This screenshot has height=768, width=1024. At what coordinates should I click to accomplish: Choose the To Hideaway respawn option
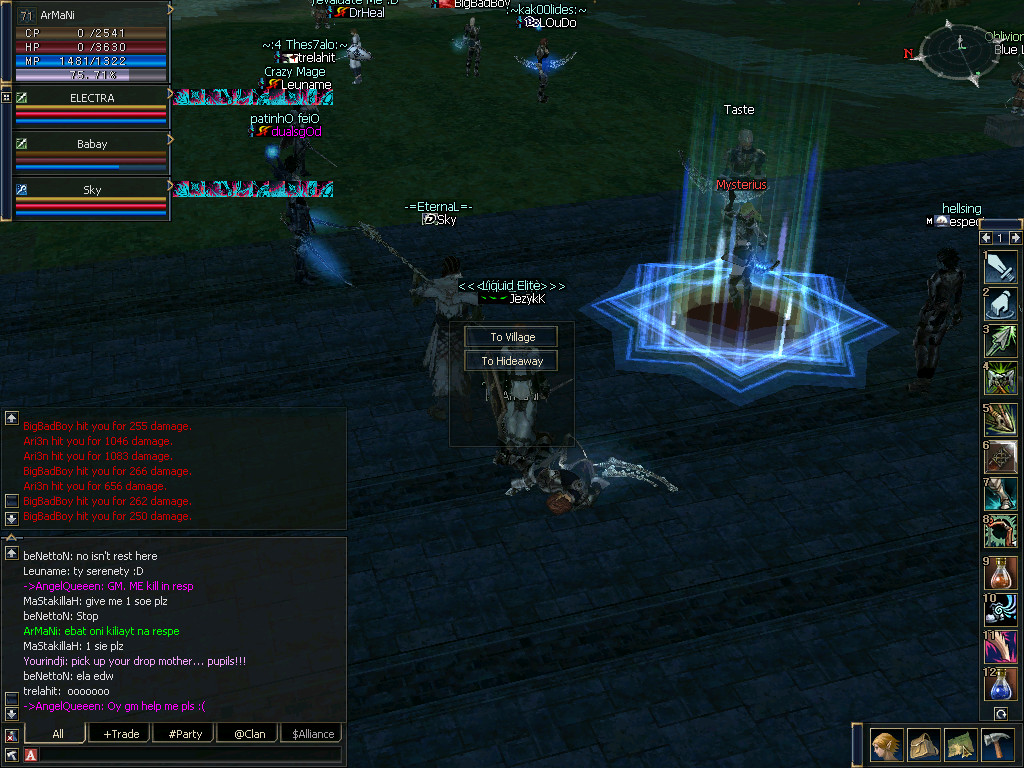click(x=511, y=361)
